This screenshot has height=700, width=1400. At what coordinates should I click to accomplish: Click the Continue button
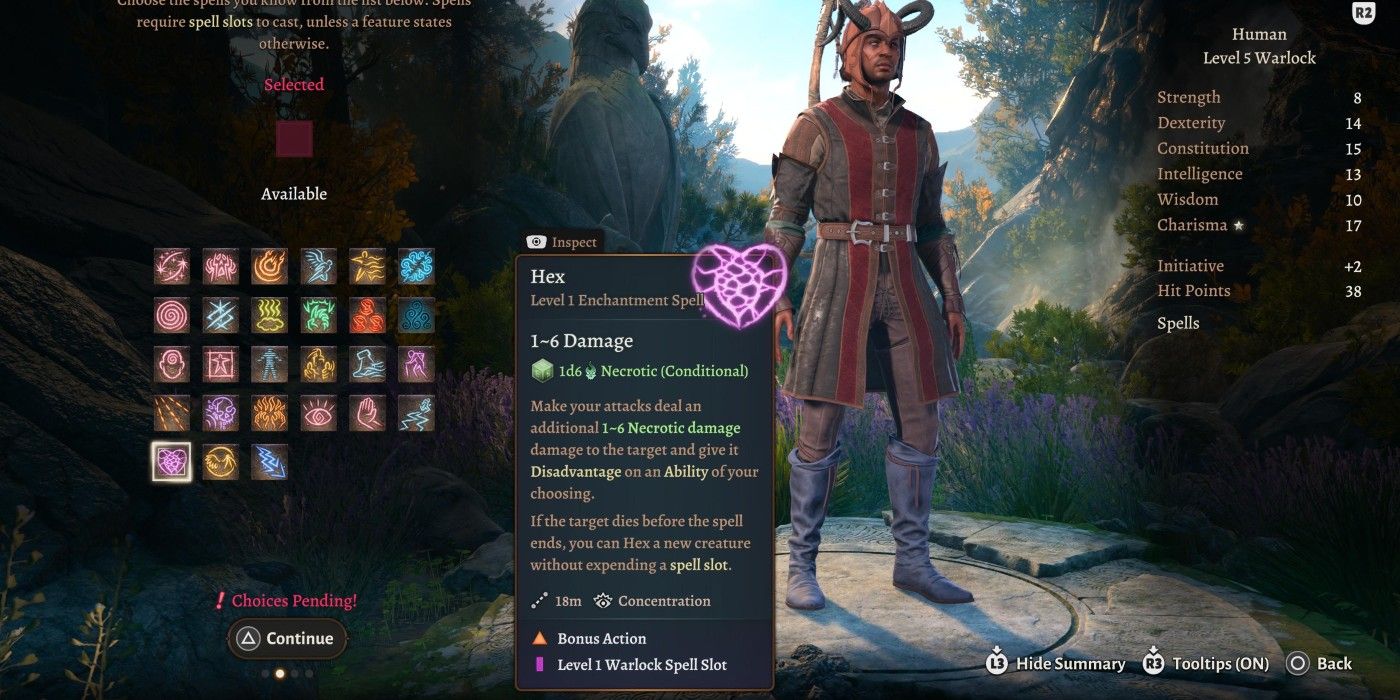point(287,639)
